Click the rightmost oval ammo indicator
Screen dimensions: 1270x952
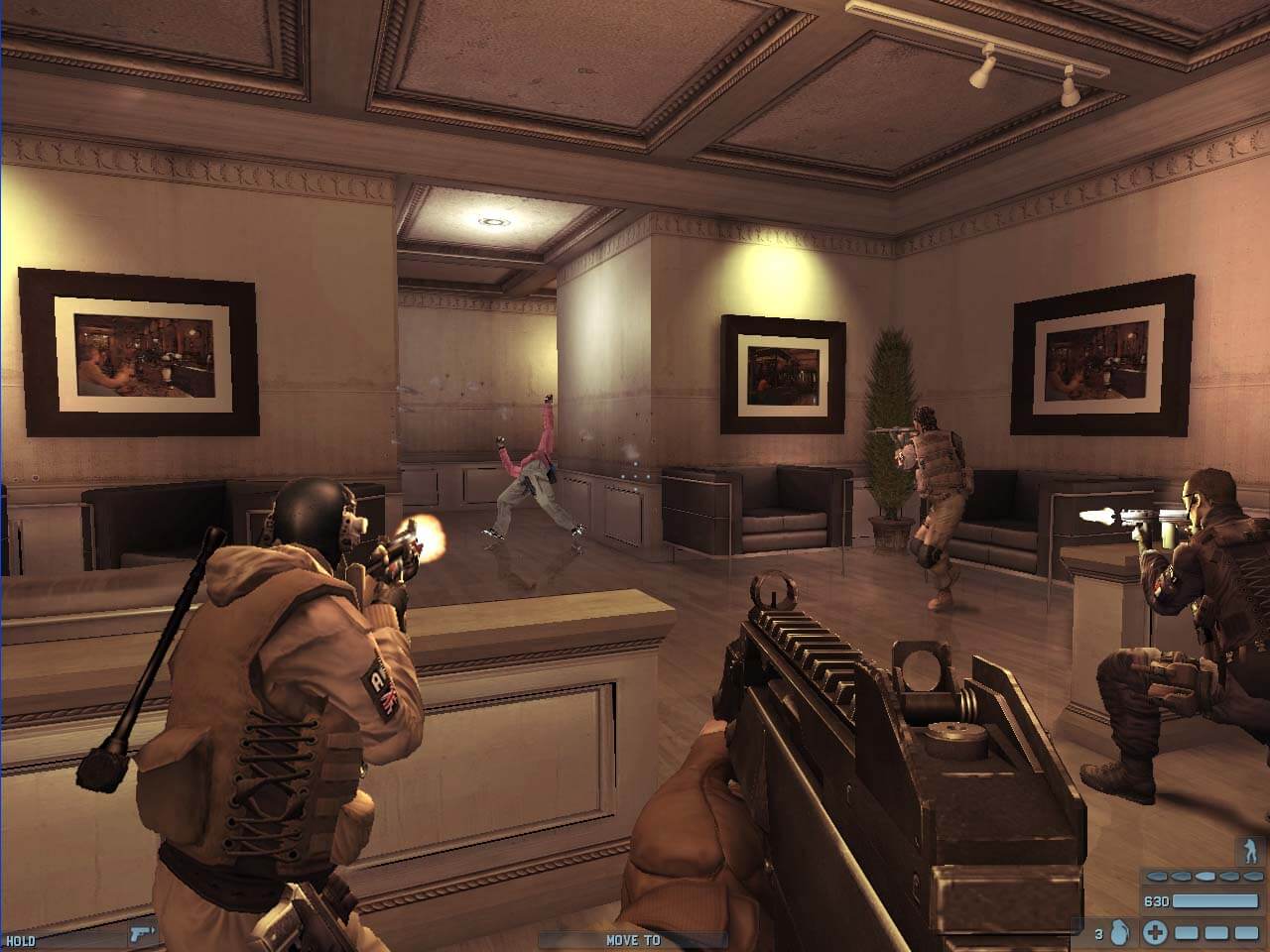tap(1252, 876)
